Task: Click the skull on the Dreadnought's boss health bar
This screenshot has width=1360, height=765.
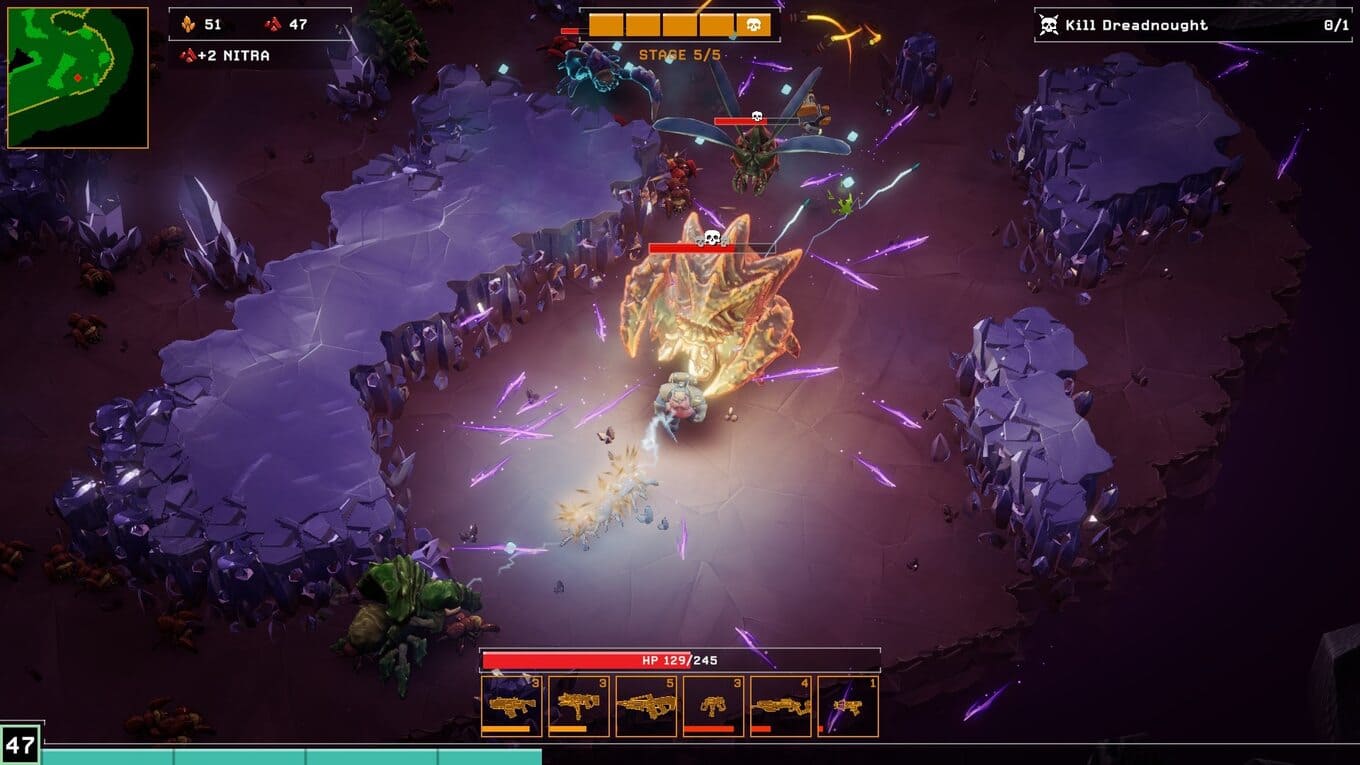Action: pos(710,239)
